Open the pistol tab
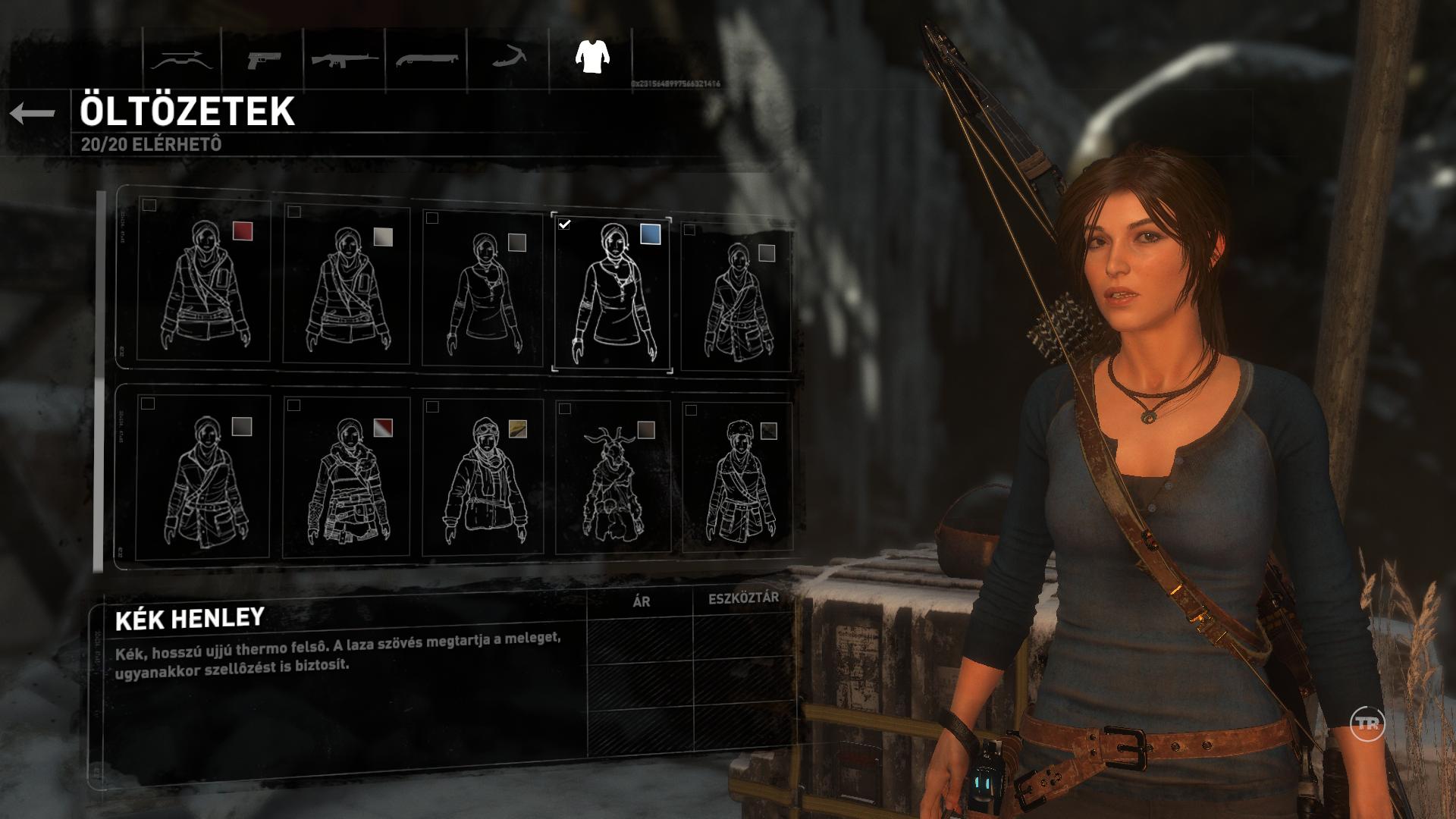Image resolution: width=1456 pixels, height=819 pixels. [263, 59]
